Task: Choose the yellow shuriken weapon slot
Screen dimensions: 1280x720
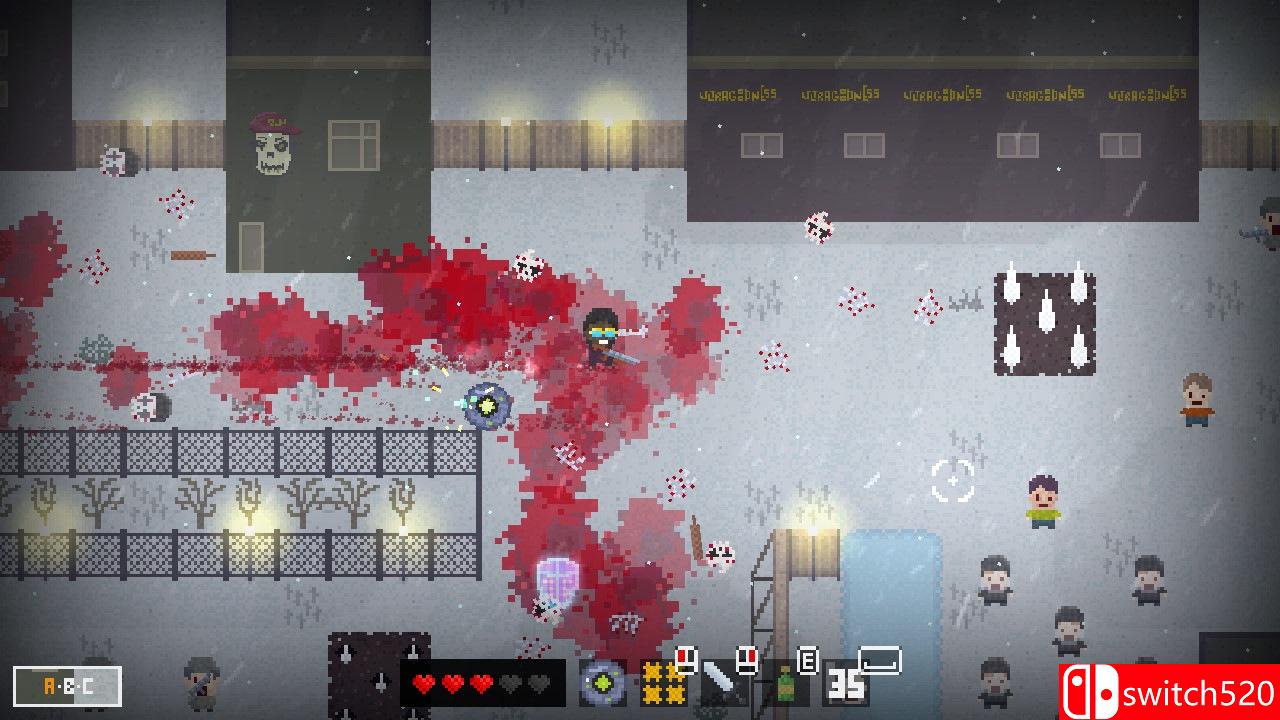Action: pyautogui.click(x=662, y=684)
